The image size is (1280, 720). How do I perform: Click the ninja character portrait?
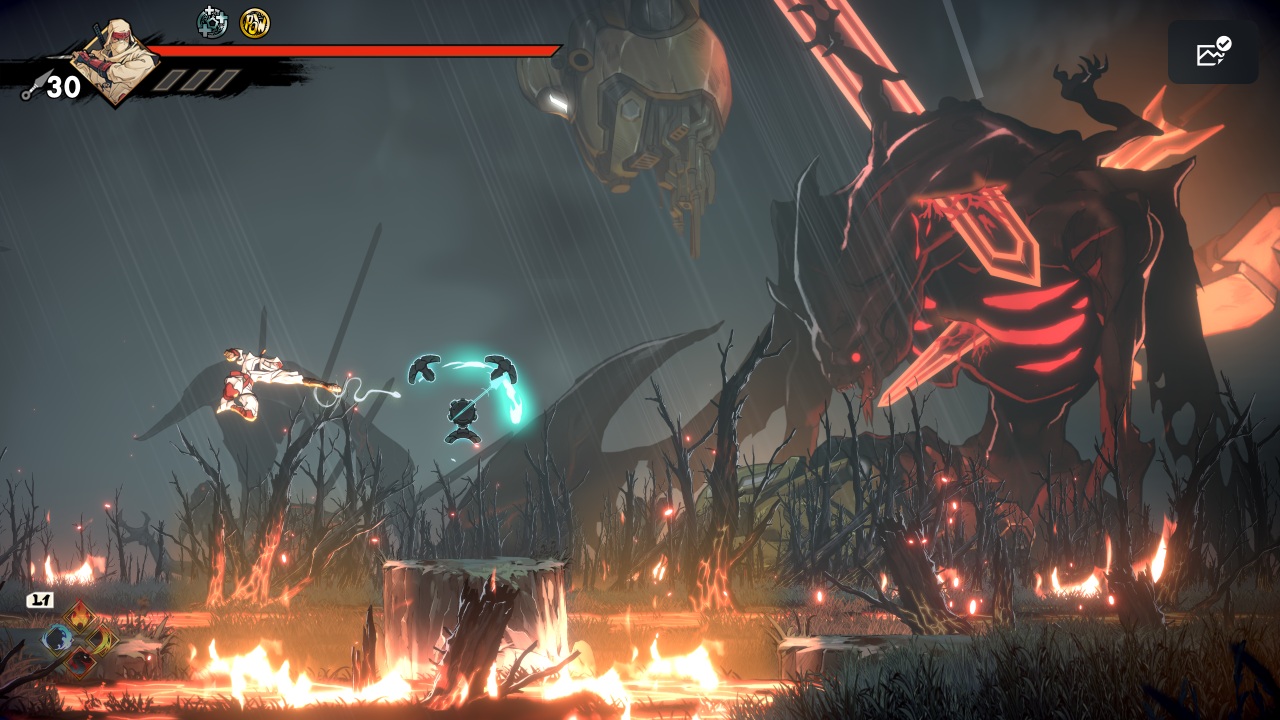(x=116, y=60)
